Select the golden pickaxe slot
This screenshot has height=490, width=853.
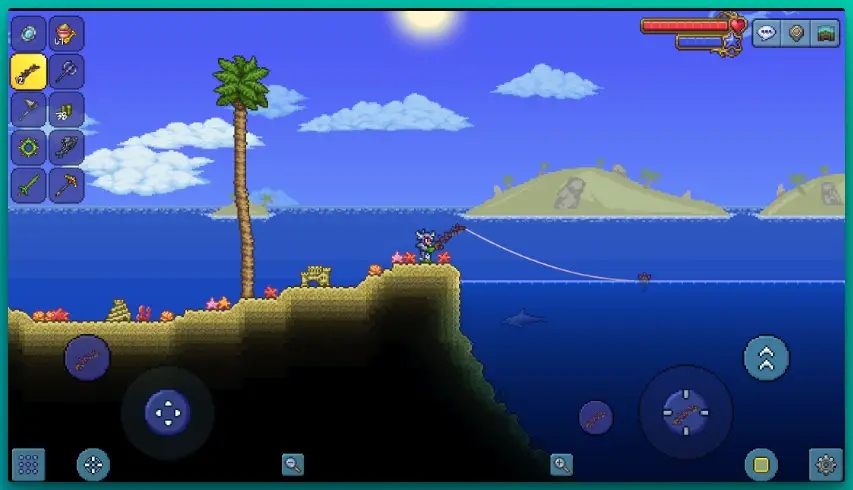coord(67,186)
